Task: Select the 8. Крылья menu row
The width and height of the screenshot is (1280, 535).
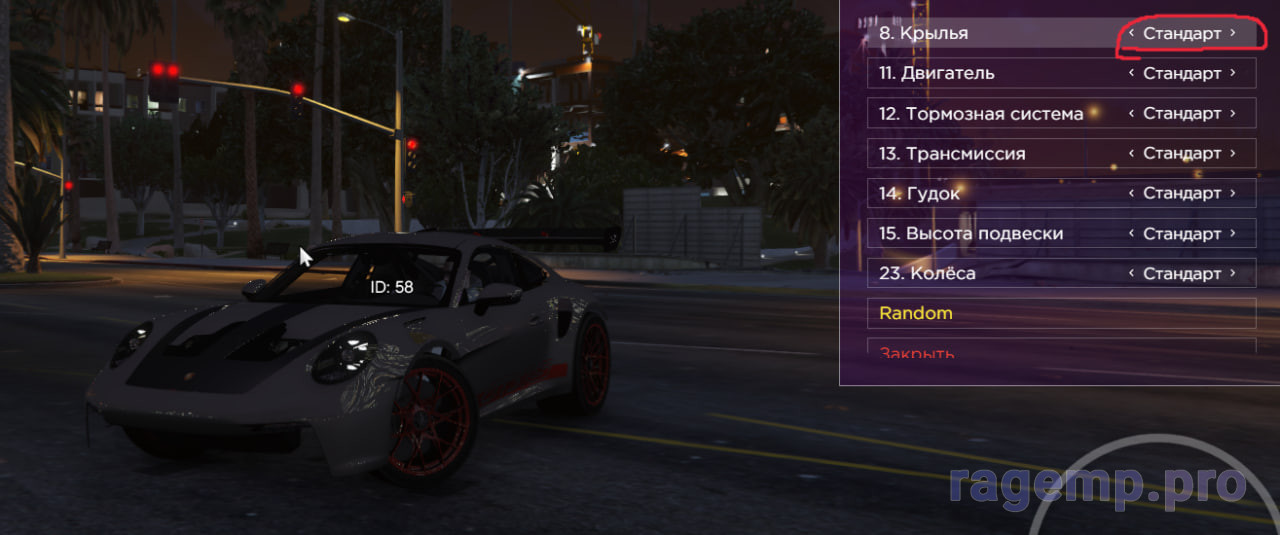Action: pos(990,33)
